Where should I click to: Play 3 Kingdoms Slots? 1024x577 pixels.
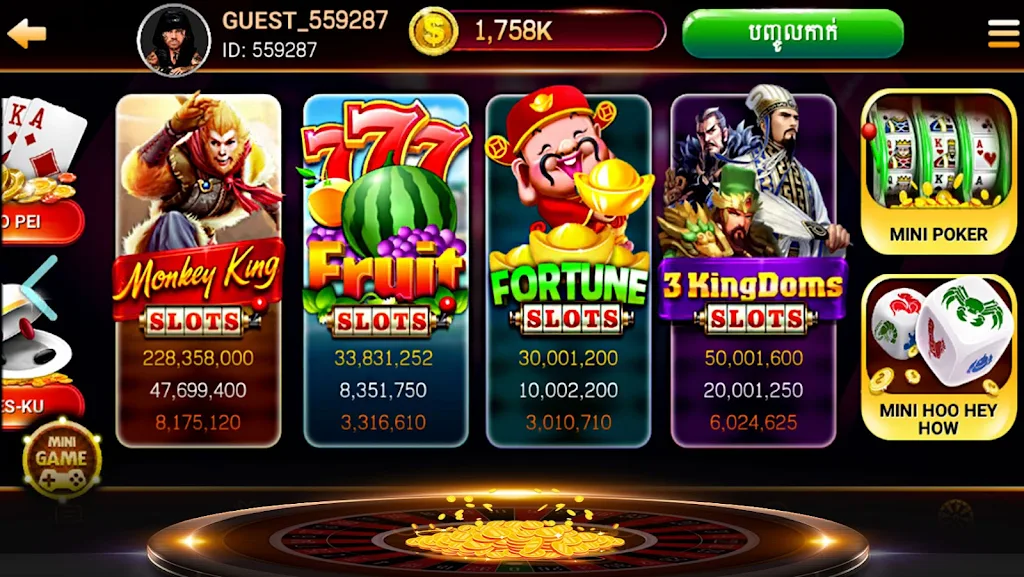[754, 270]
